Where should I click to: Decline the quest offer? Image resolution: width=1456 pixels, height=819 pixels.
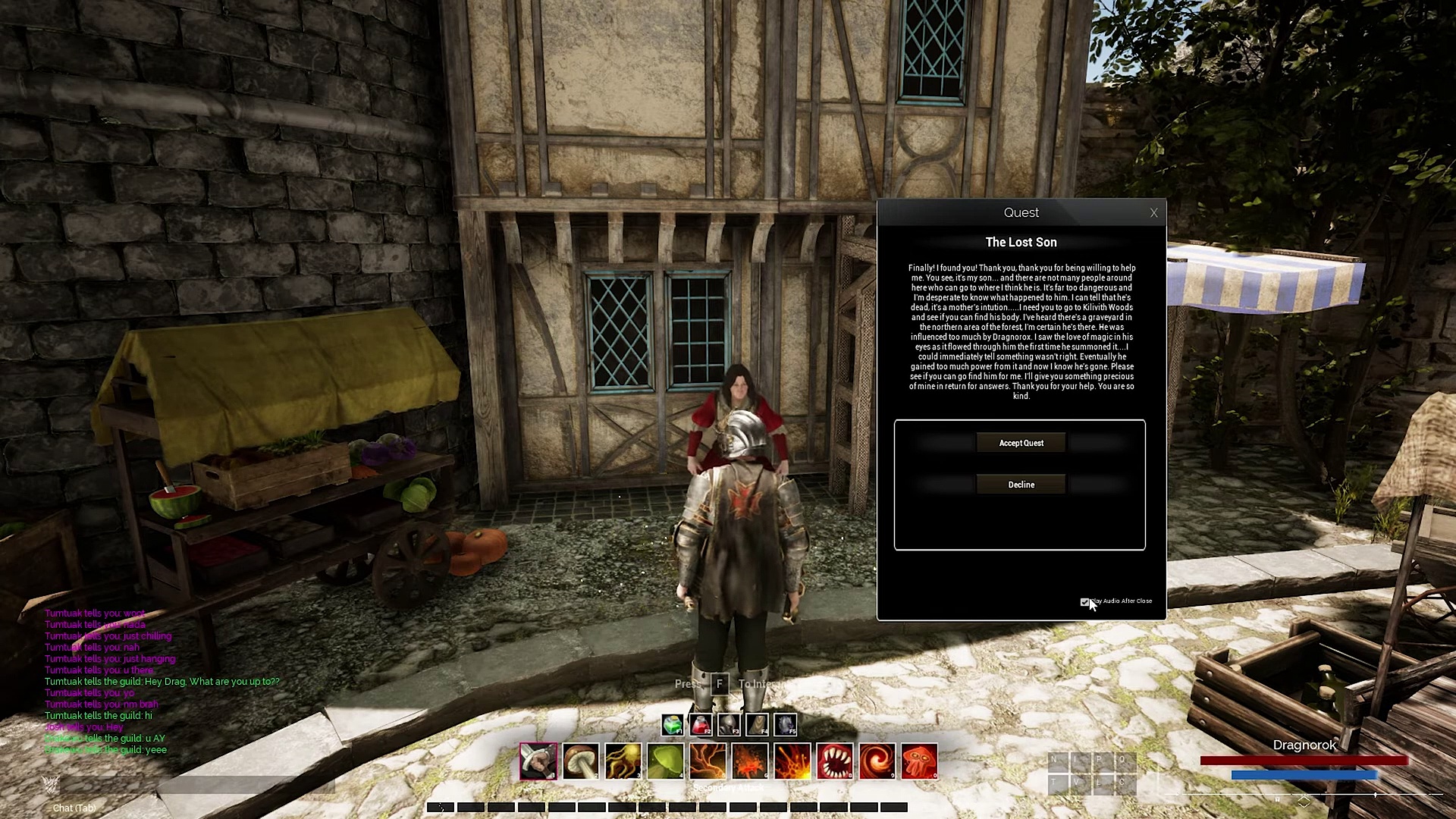(1021, 485)
